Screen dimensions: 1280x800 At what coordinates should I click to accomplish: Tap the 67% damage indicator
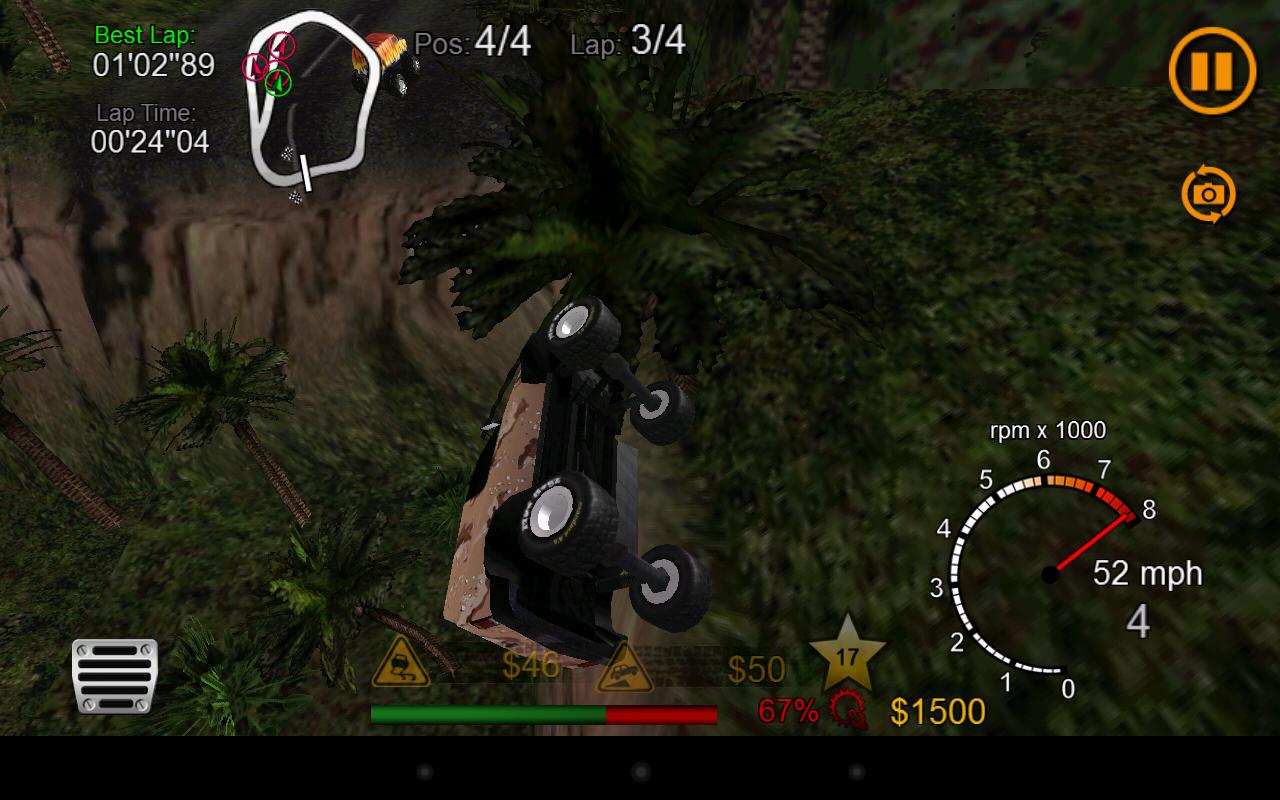point(786,712)
